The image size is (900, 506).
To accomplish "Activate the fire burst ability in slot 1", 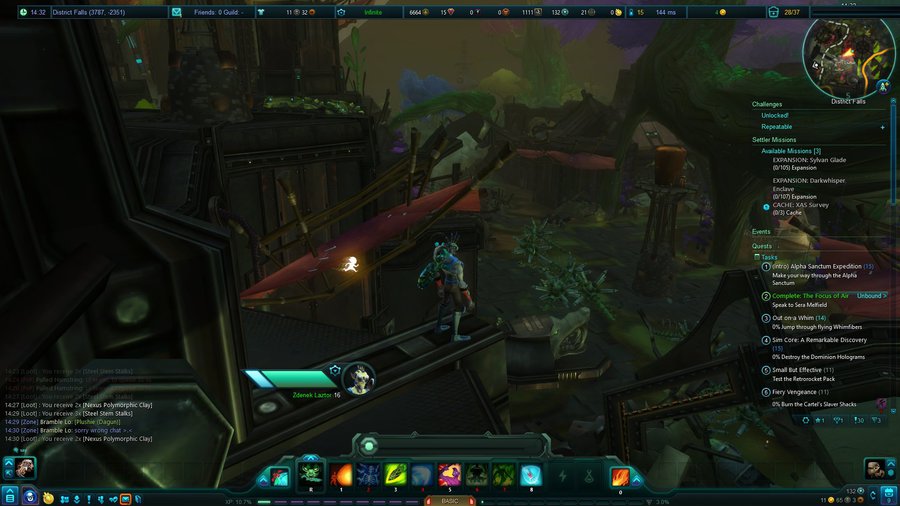I will [x=340, y=475].
